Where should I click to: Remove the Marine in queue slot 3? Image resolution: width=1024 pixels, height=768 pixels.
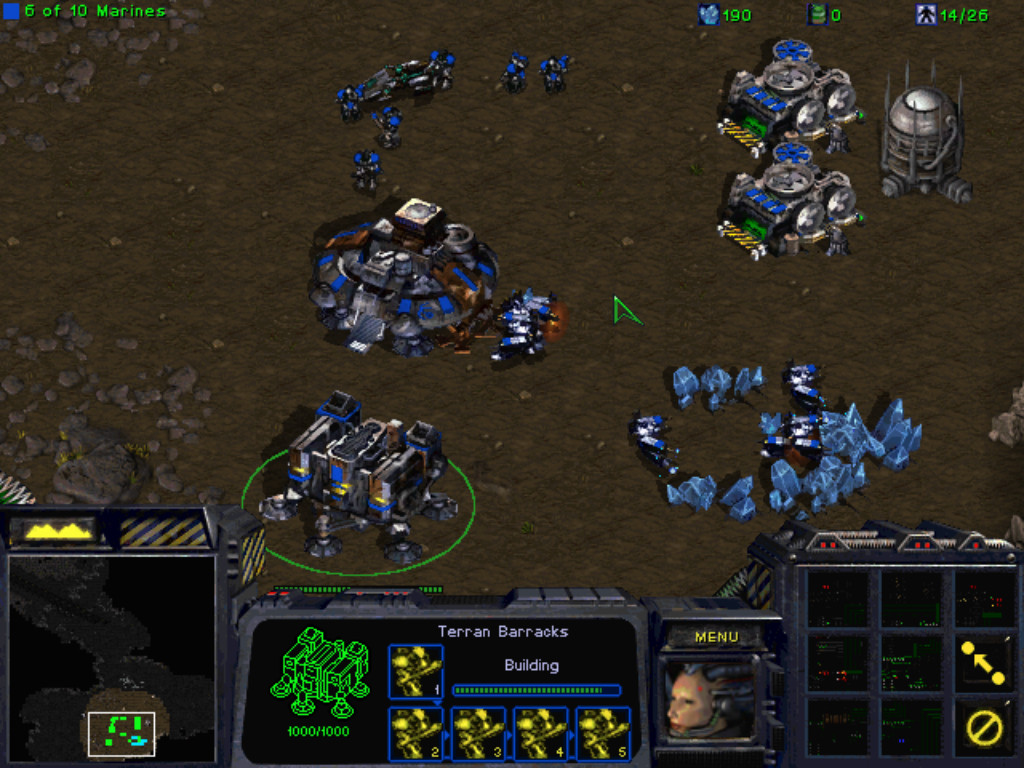coord(478,733)
